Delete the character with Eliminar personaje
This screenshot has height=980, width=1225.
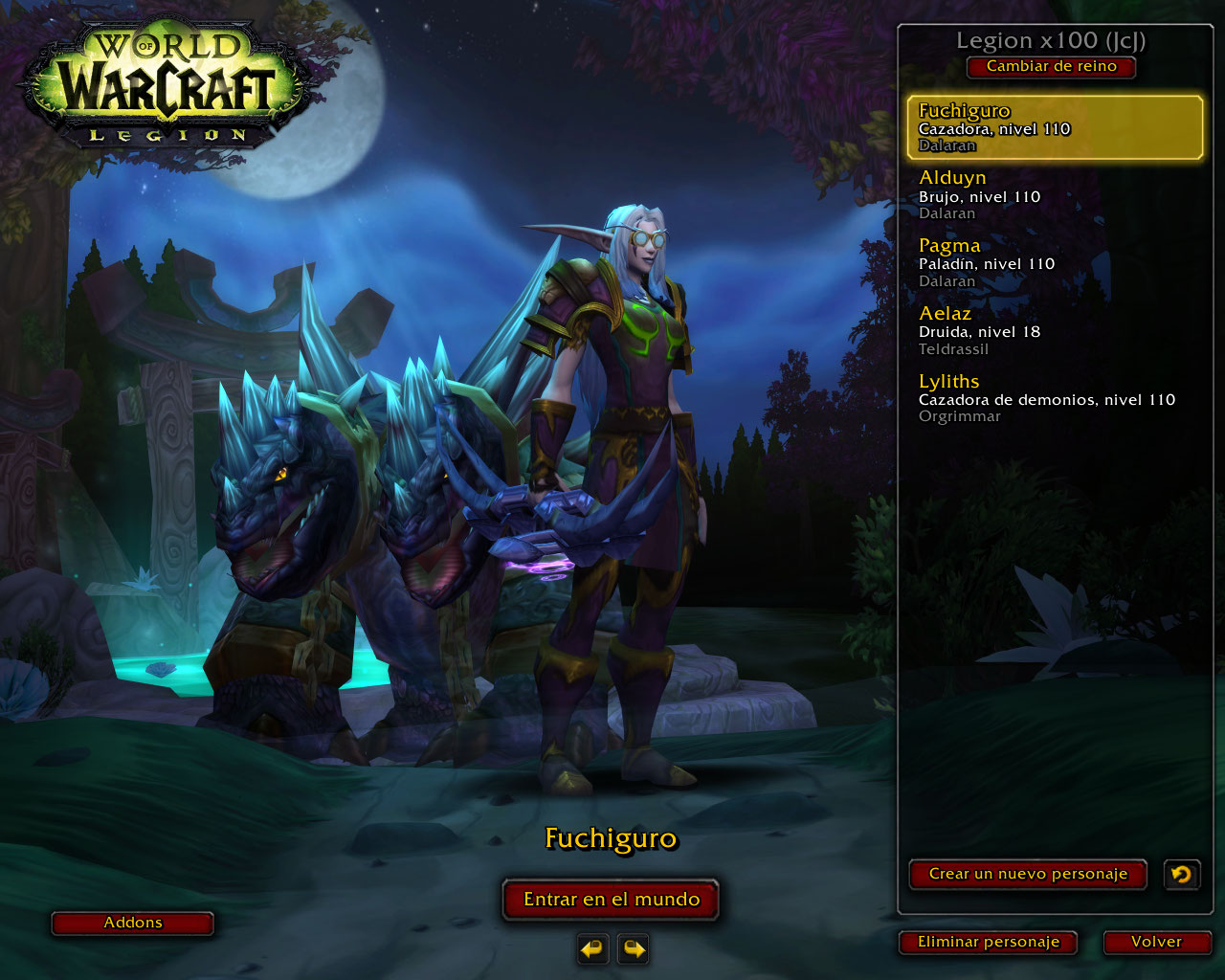[988, 942]
